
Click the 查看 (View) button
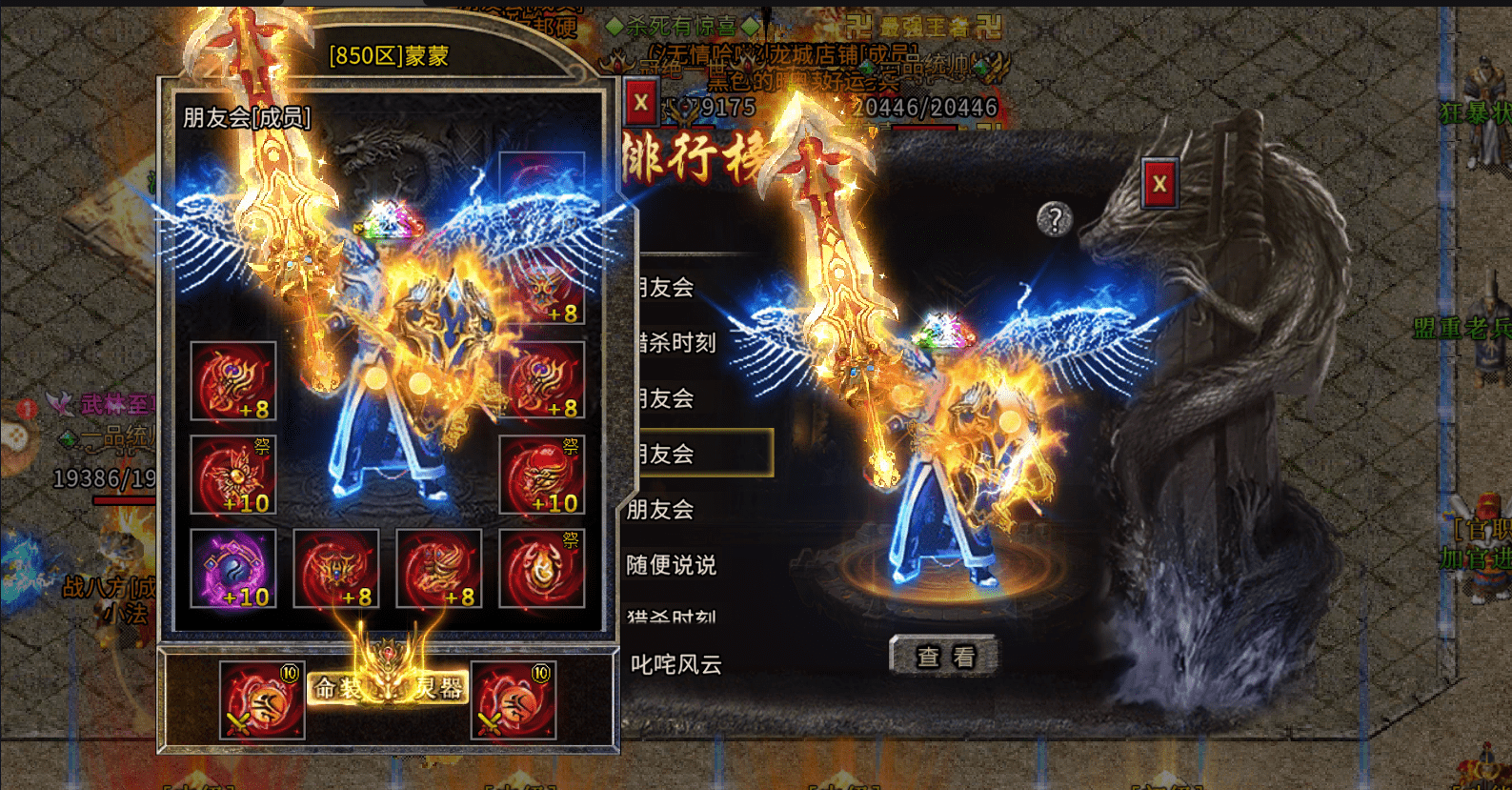click(945, 656)
